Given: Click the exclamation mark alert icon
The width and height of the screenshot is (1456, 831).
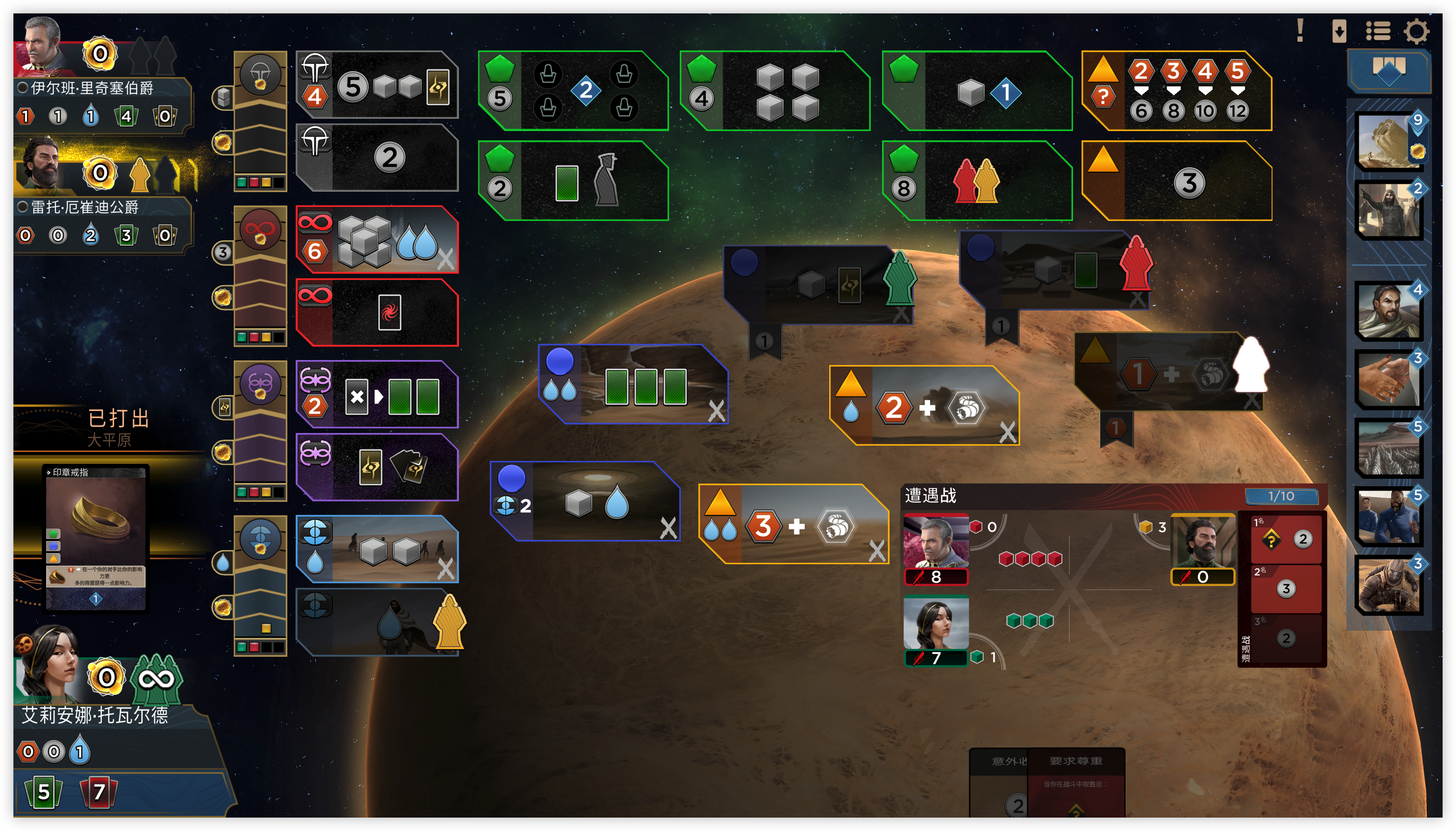Looking at the screenshot, I should (1300, 31).
